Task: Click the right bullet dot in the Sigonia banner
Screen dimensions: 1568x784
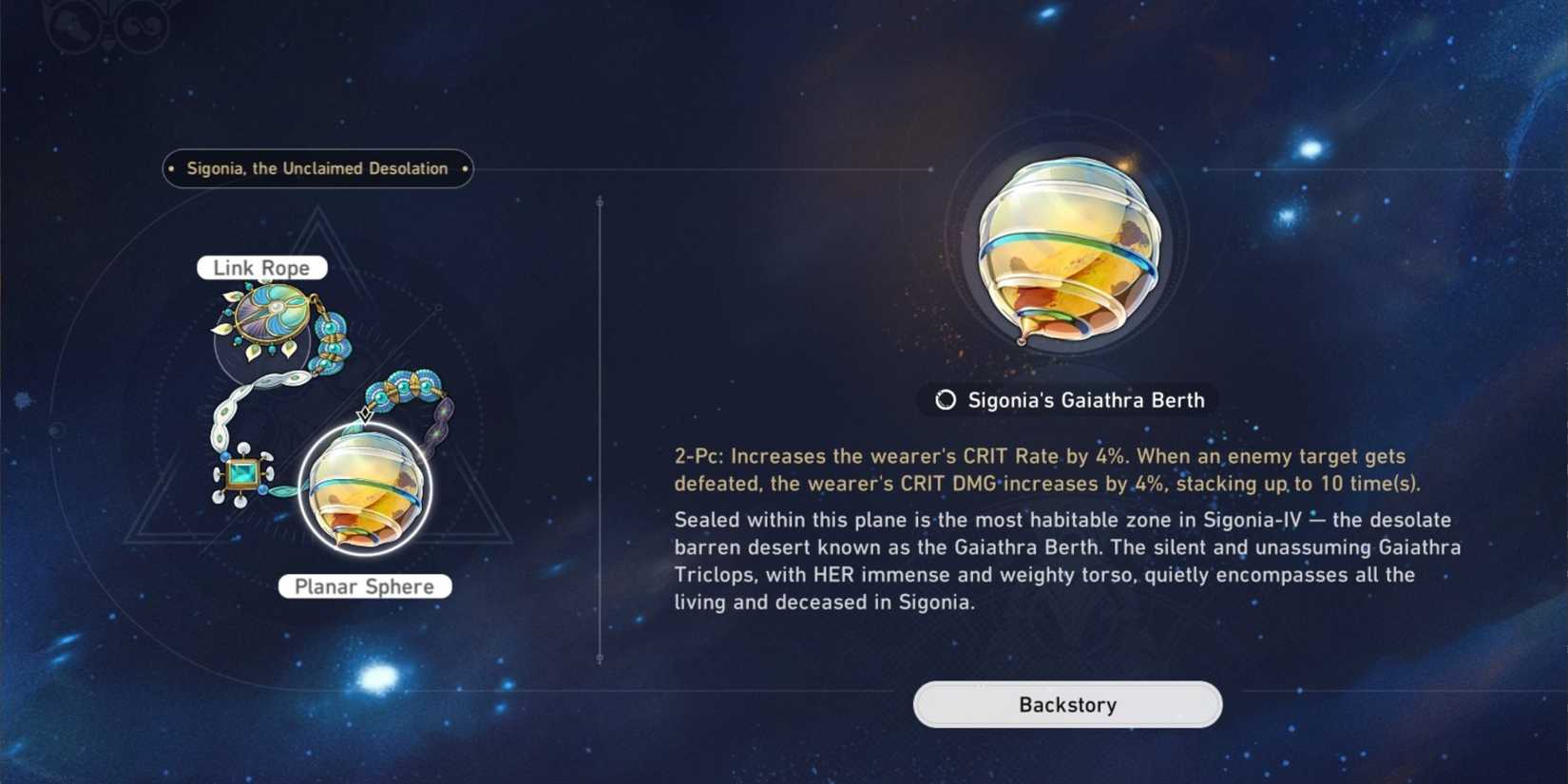Action: pyautogui.click(x=463, y=168)
